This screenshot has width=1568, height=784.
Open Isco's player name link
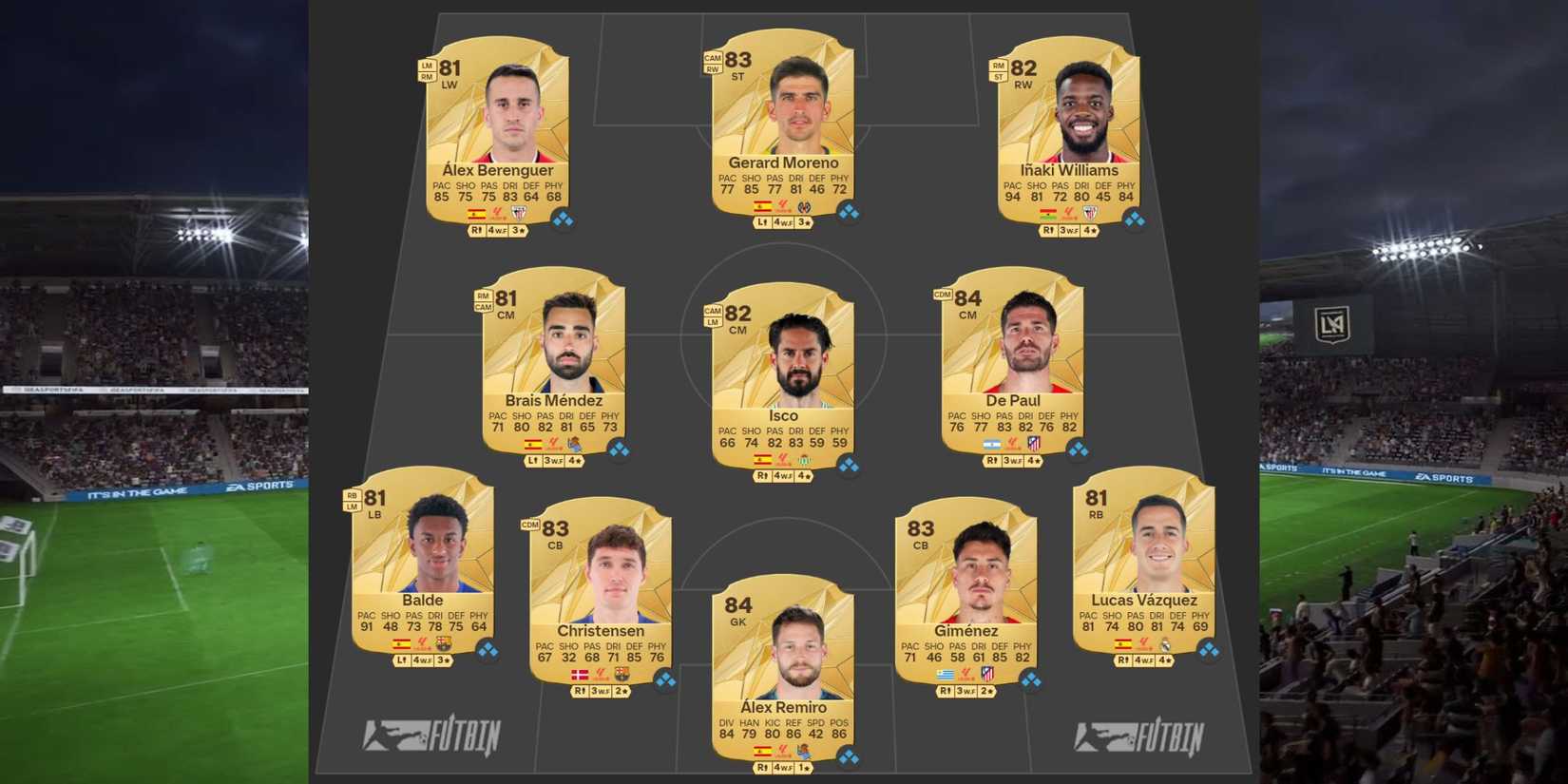click(783, 416)
